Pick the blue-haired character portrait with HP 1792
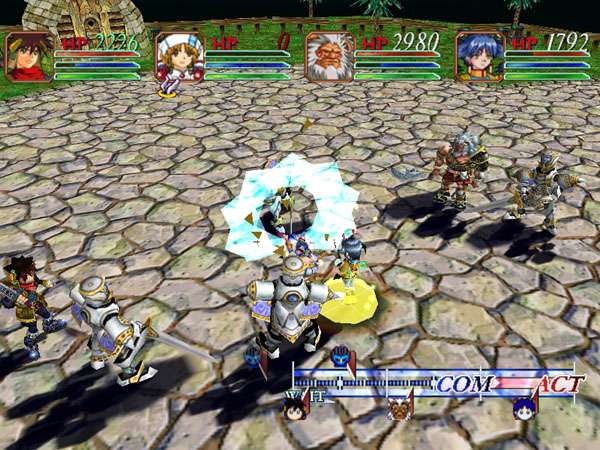Image resolution: width=600 pixels, height=450 pixels. pos(479,55)
